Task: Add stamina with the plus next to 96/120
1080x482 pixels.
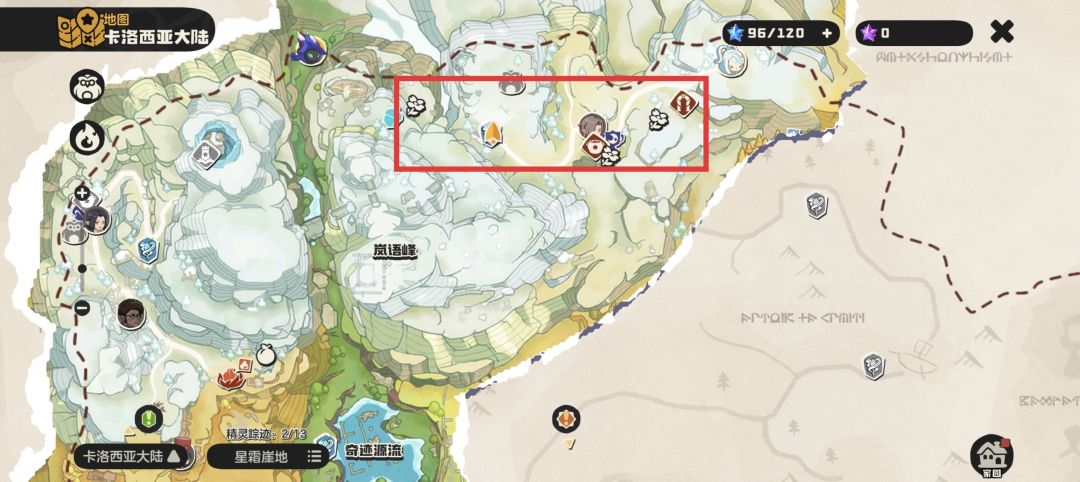Action: [x=827, y=33]
